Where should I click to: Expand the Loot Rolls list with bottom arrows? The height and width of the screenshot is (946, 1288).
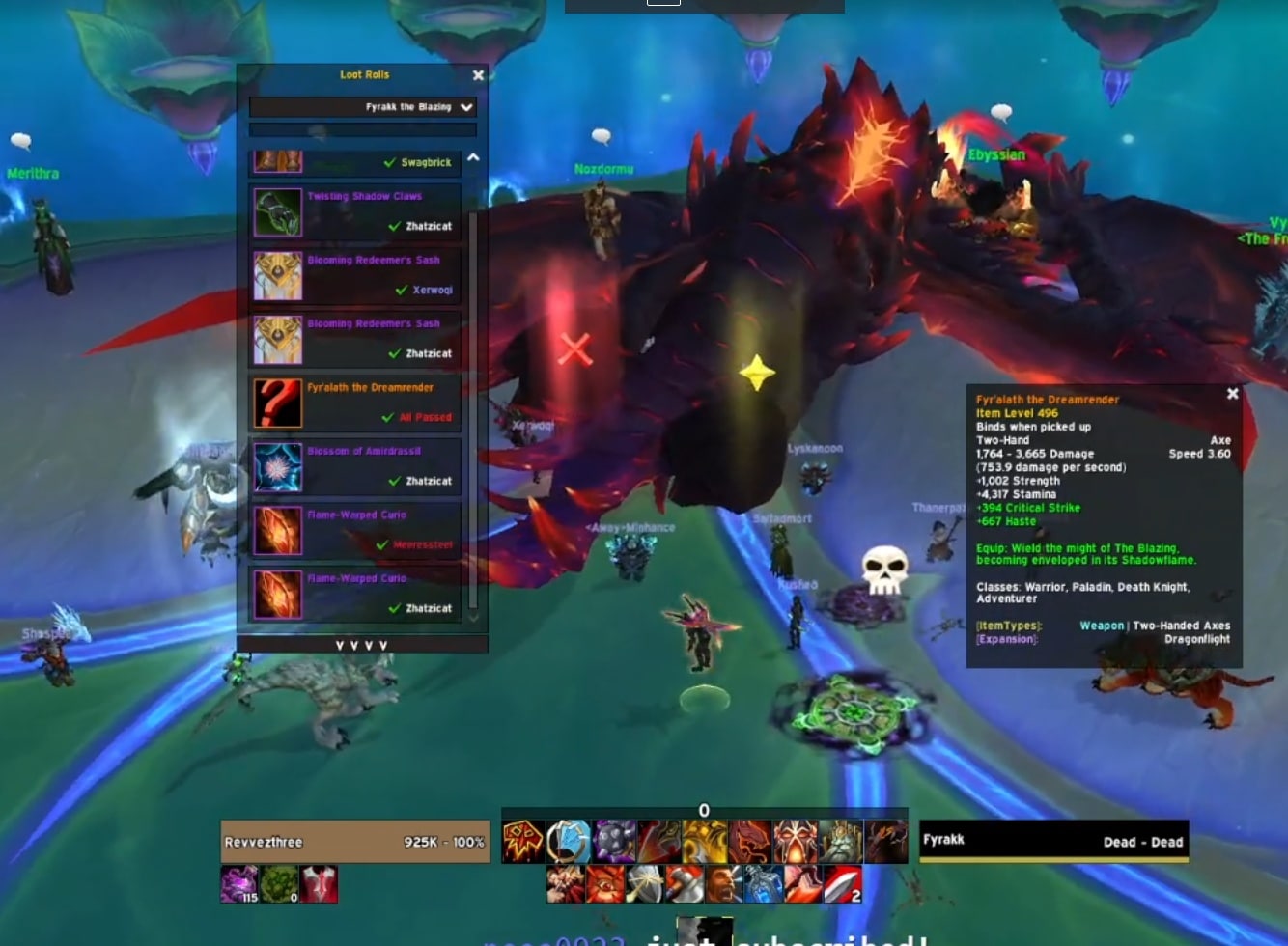362,645
